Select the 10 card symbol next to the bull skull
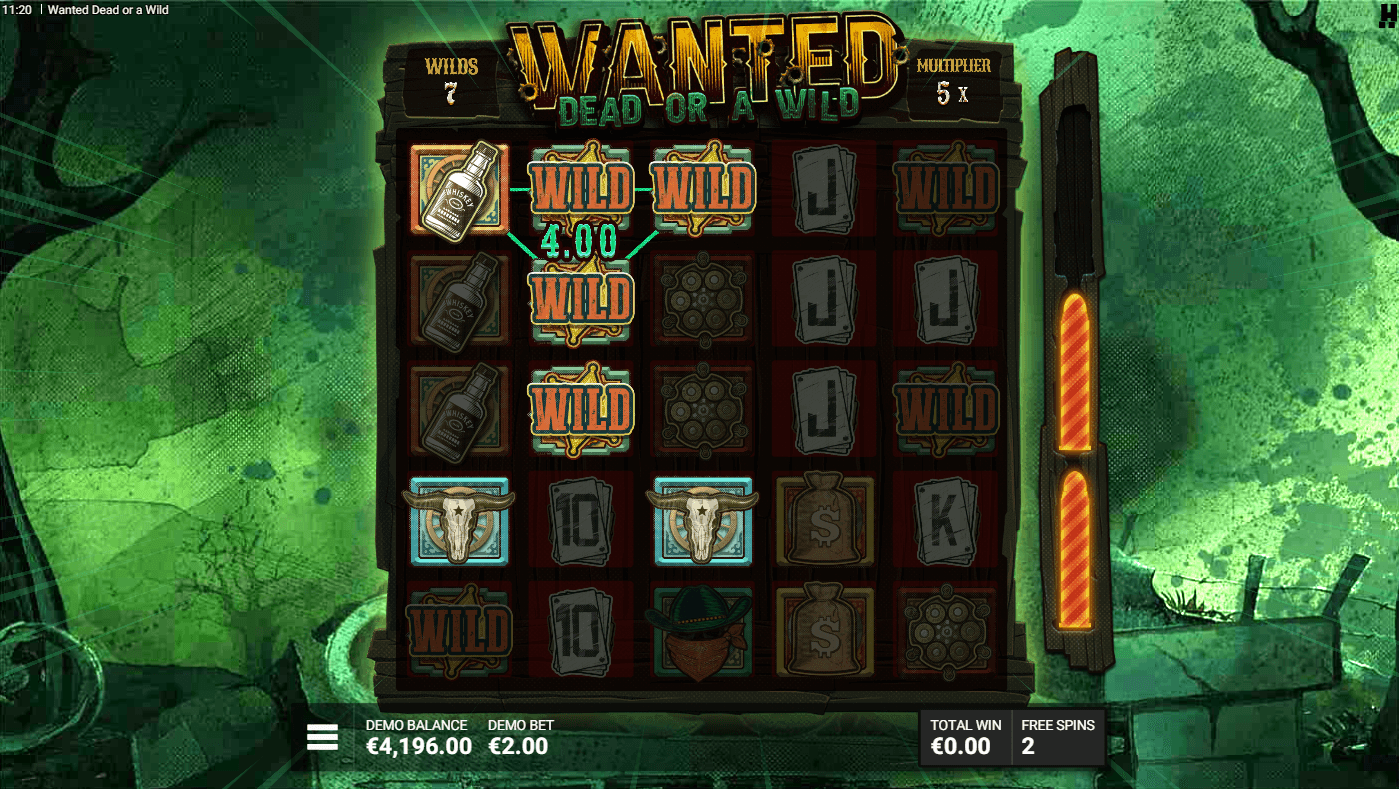This screenshot has height=789, width=1399. click(581, 521)
